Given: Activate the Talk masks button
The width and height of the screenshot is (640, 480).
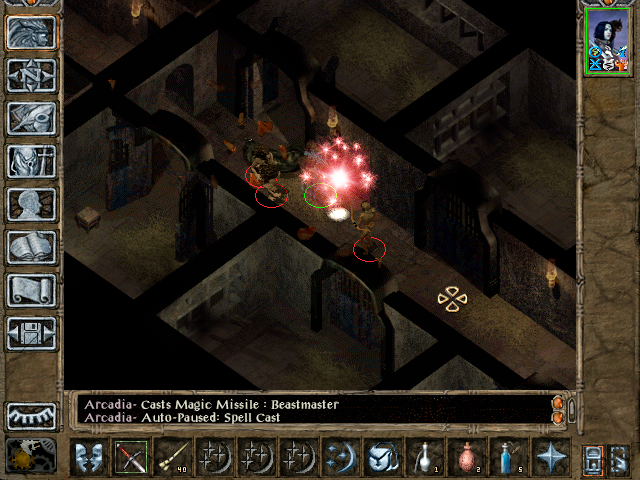Looking at the screenshot, I should tap(89, 457).
